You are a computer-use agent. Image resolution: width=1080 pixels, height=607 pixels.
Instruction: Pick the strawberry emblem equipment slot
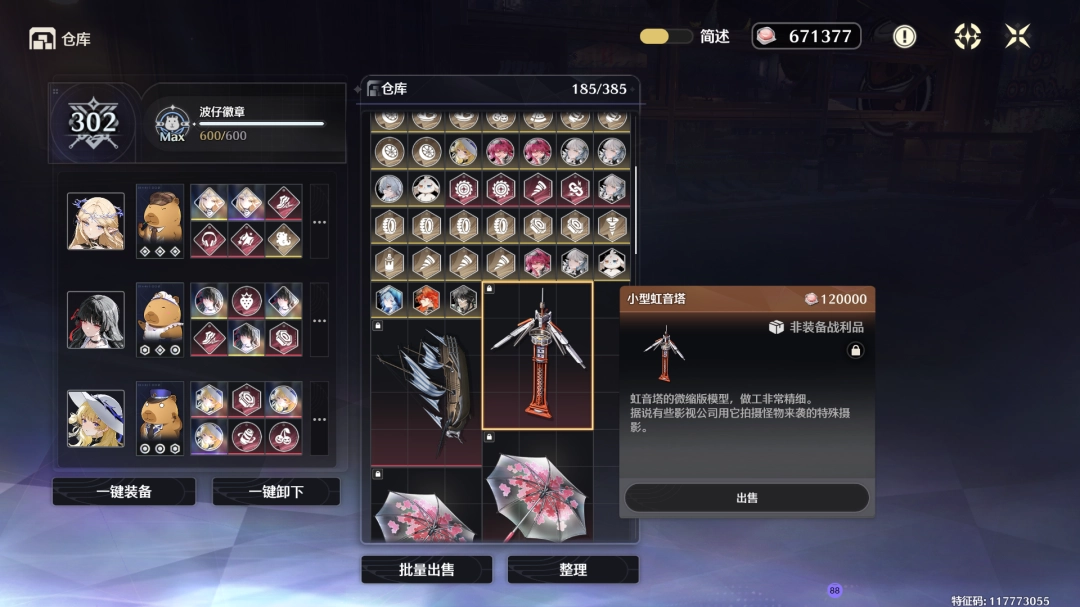coord(246,301)
